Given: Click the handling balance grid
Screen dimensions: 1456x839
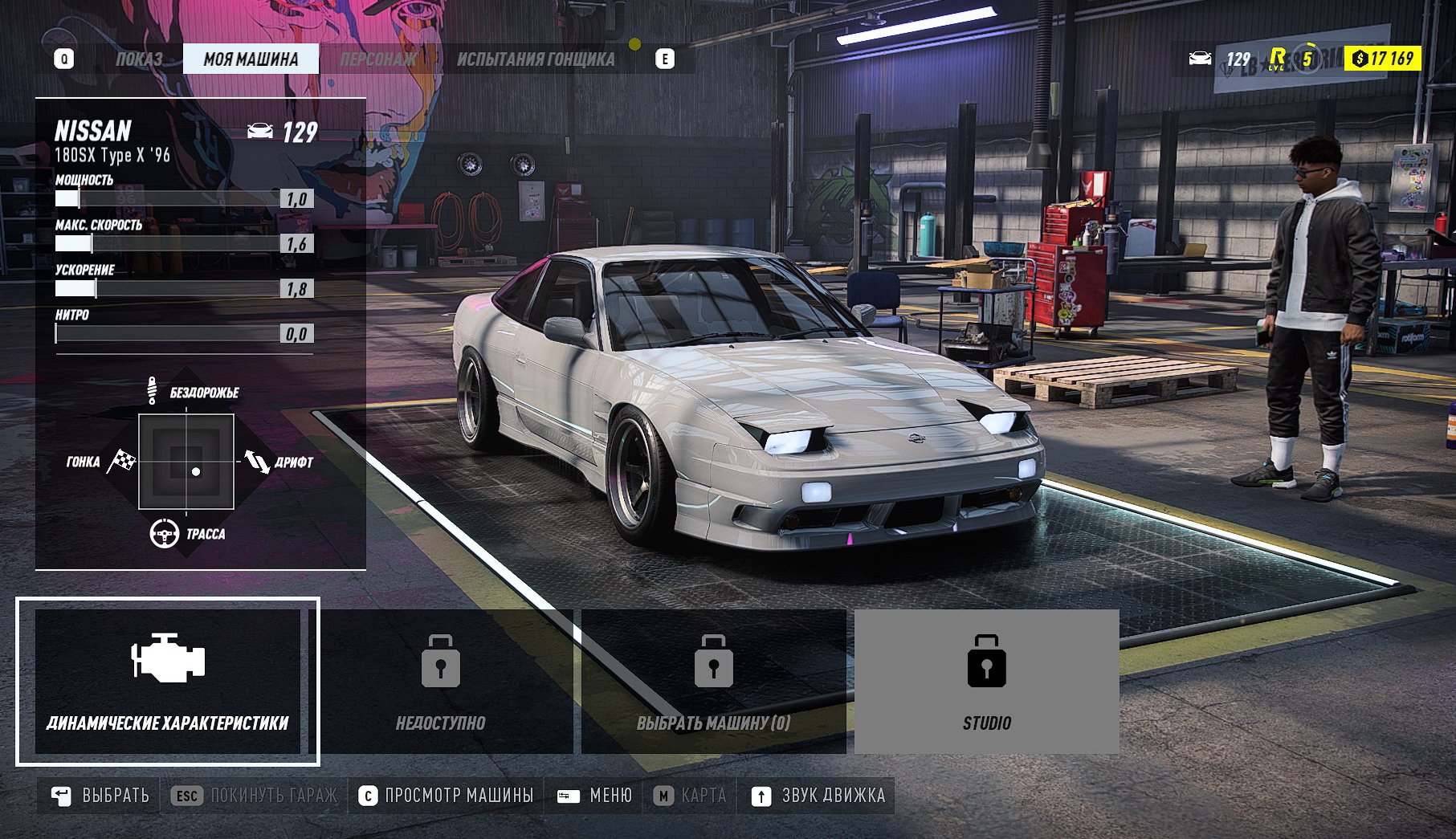Looking at the screenshot, I should click(x=186, y=462).
